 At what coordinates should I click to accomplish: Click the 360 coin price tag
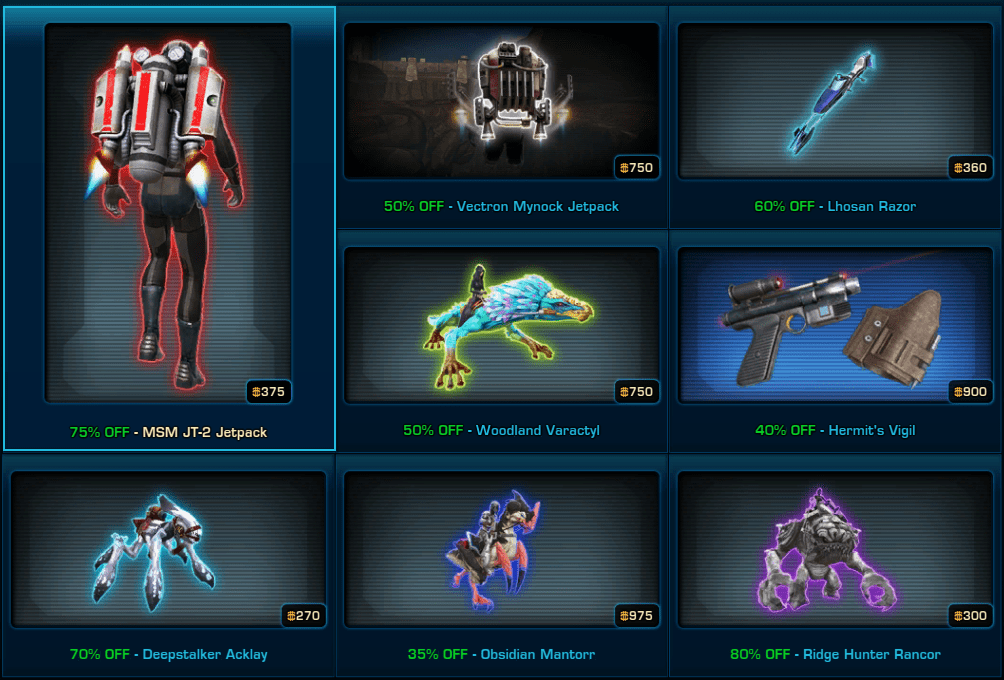[x=971, y=168]
